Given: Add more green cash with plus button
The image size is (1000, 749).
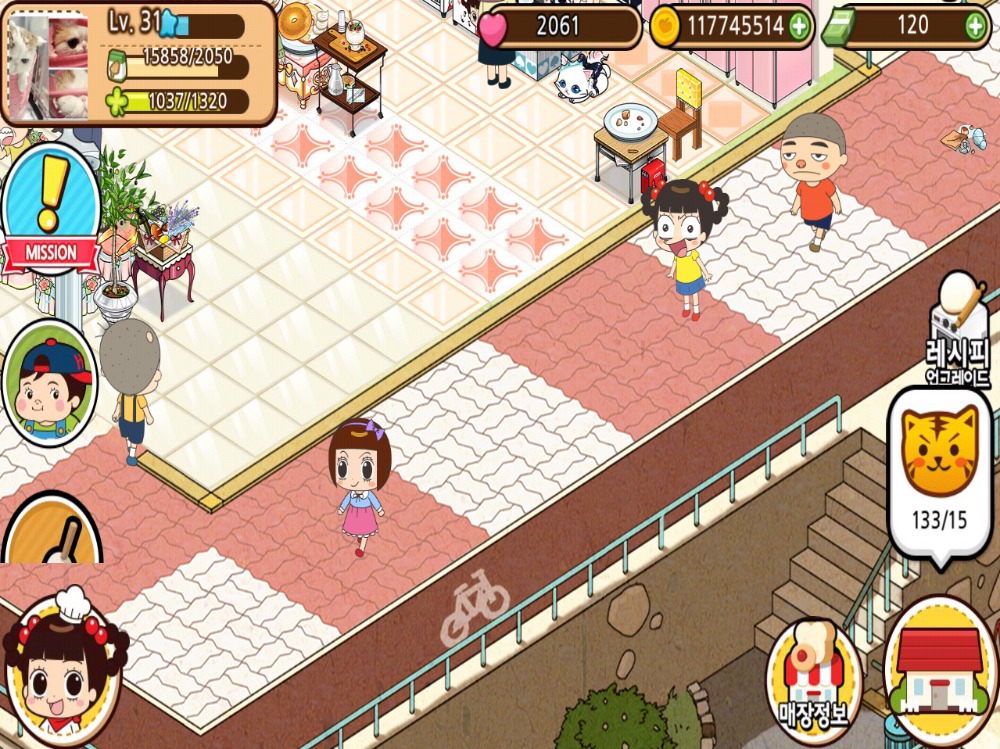Looking at the screenshot, I should 975,27.
